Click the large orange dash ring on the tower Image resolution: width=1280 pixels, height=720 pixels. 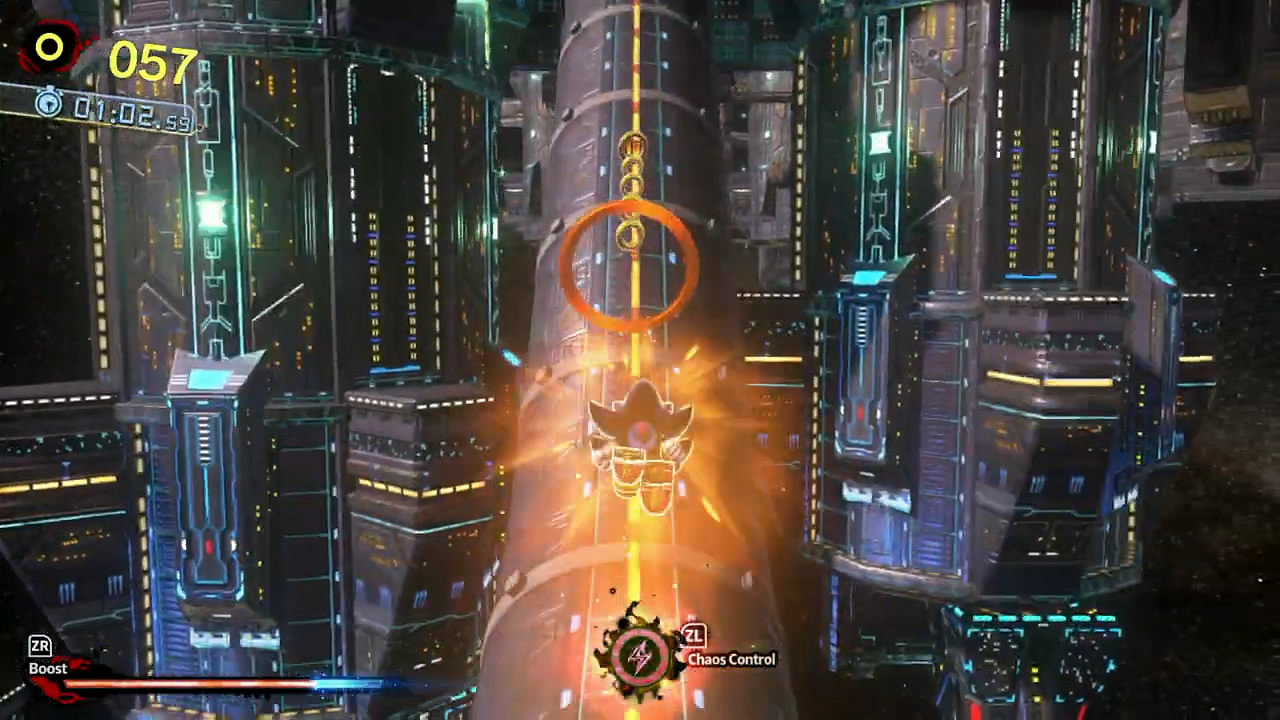click(x=630, y=265)
